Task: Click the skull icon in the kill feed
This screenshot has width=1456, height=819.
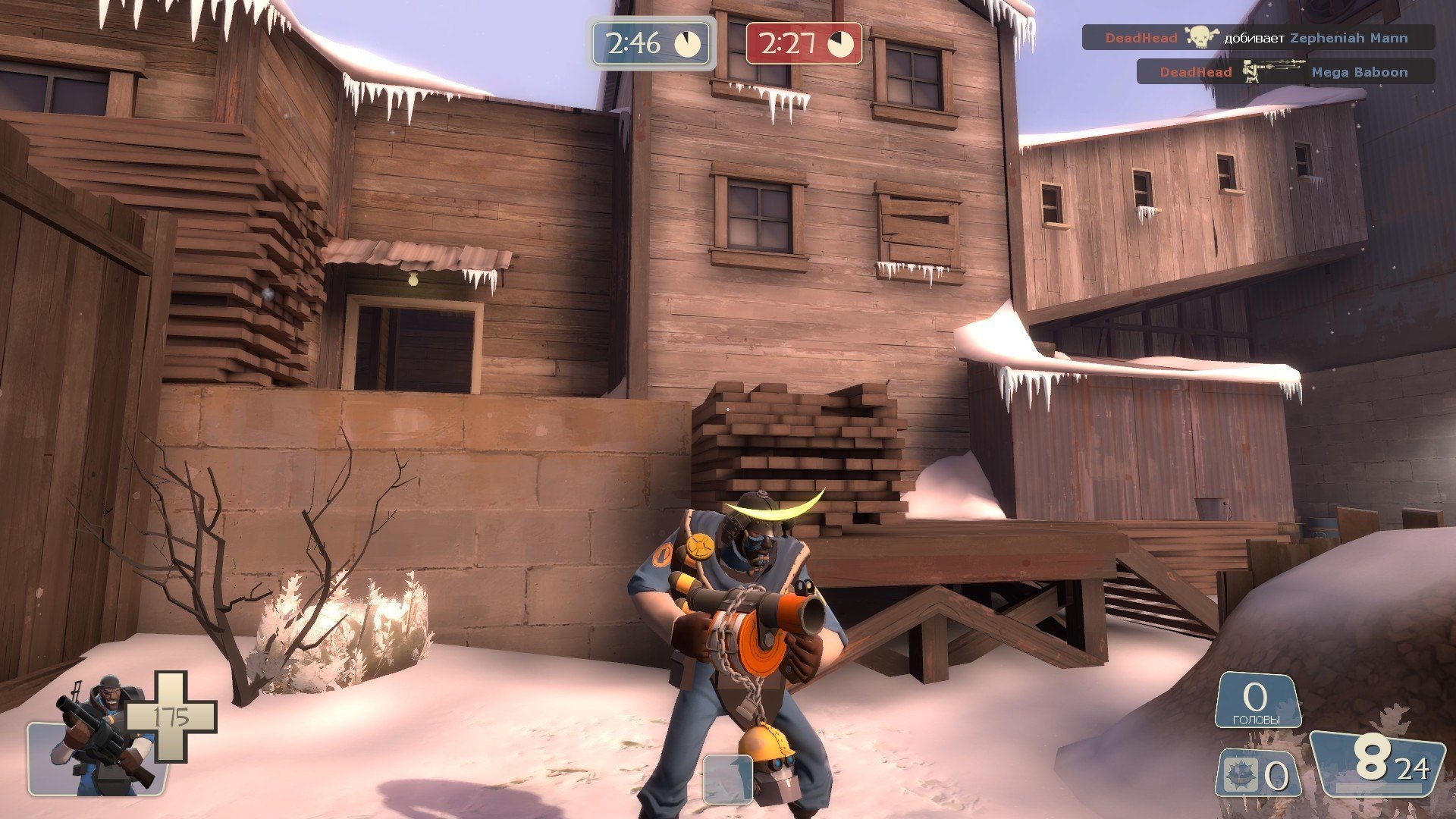Action: pos(1201,37)
